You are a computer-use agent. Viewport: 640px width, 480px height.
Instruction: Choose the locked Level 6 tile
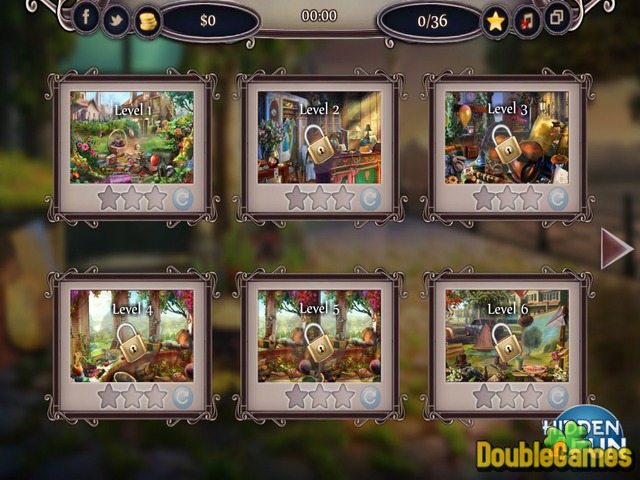pyautogui.click(x=507, y=336)
